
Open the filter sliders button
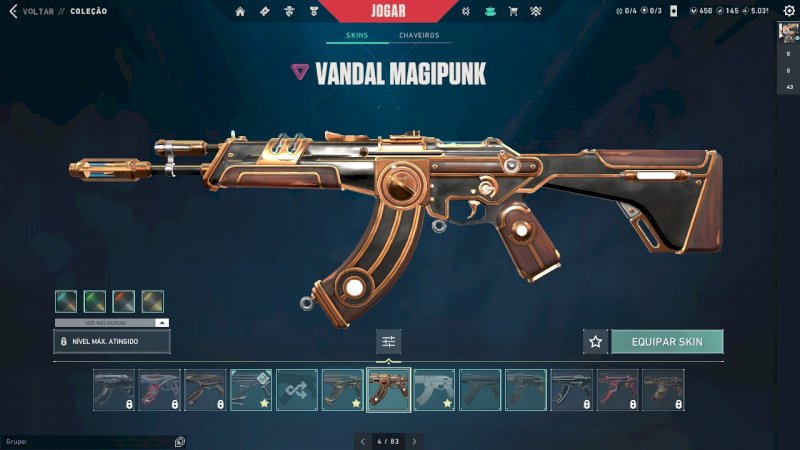click(x=389, y=342)
